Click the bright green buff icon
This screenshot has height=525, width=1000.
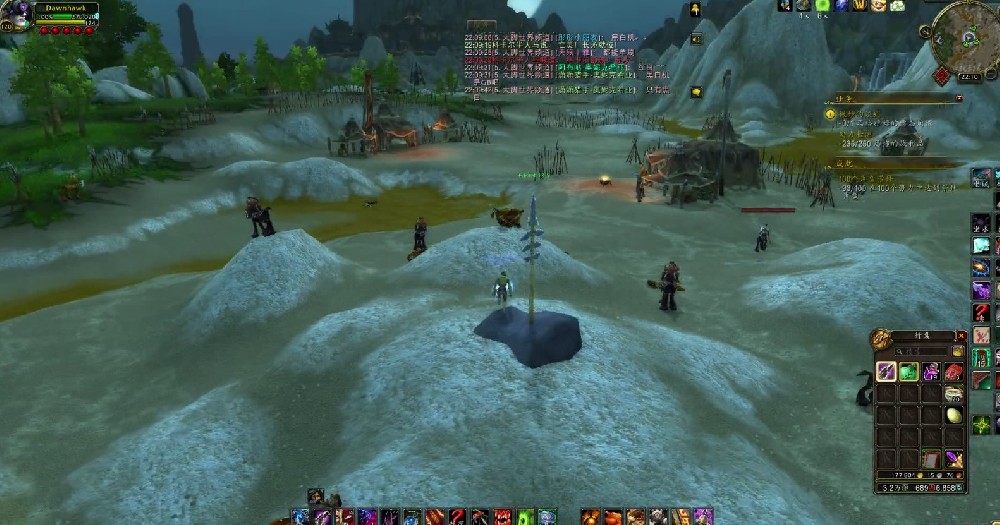(822, 5)
